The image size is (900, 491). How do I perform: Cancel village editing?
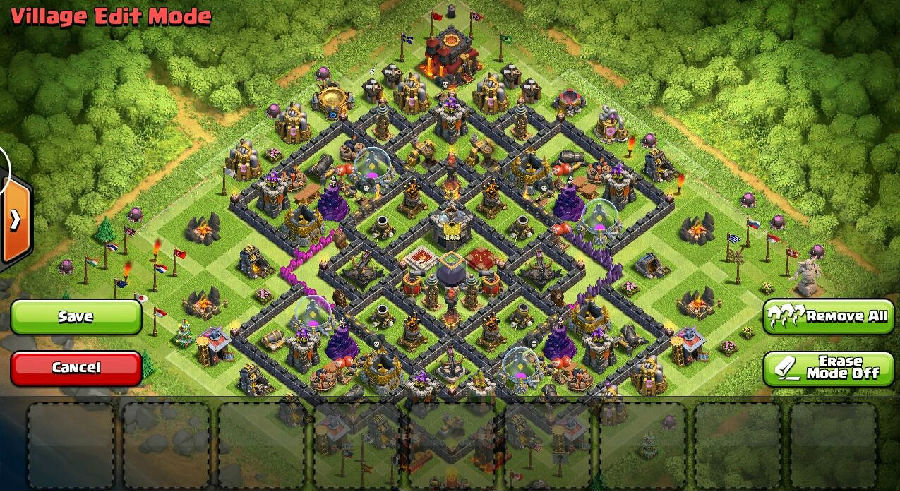(x=76, y=368)
